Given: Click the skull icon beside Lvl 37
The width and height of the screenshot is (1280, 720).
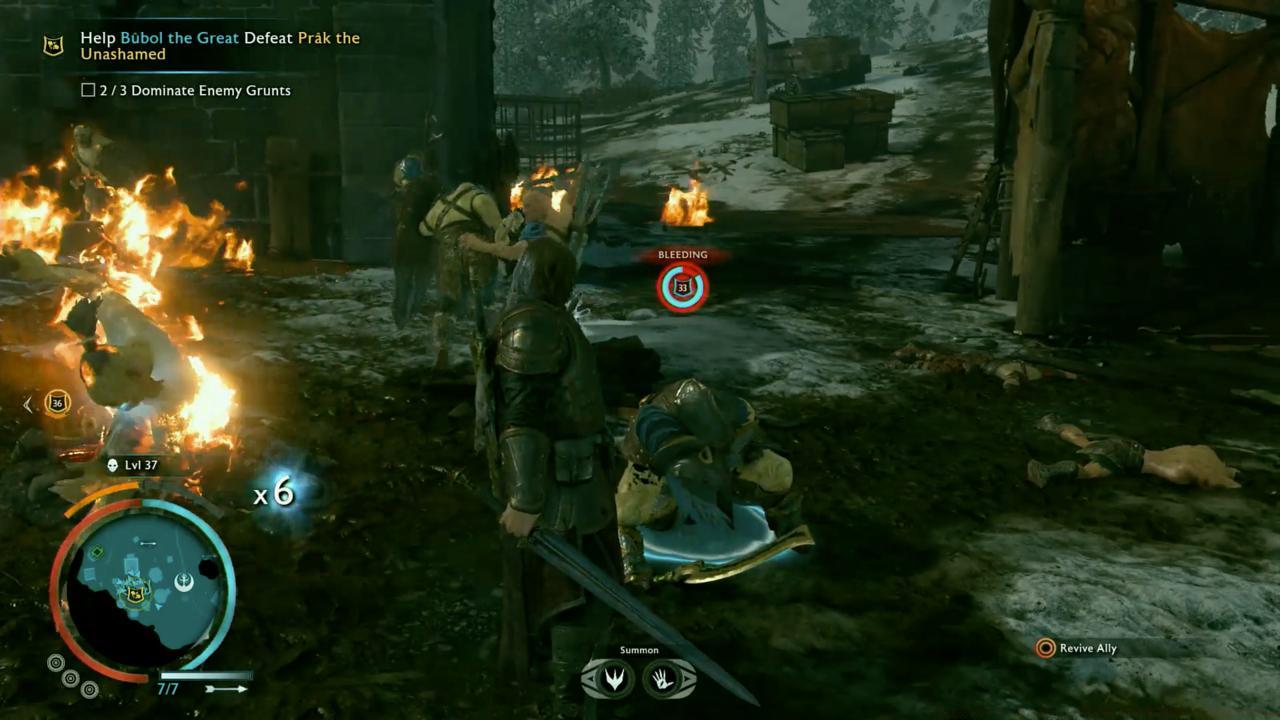Looking at the screenshot, I should tap(113, 465).
